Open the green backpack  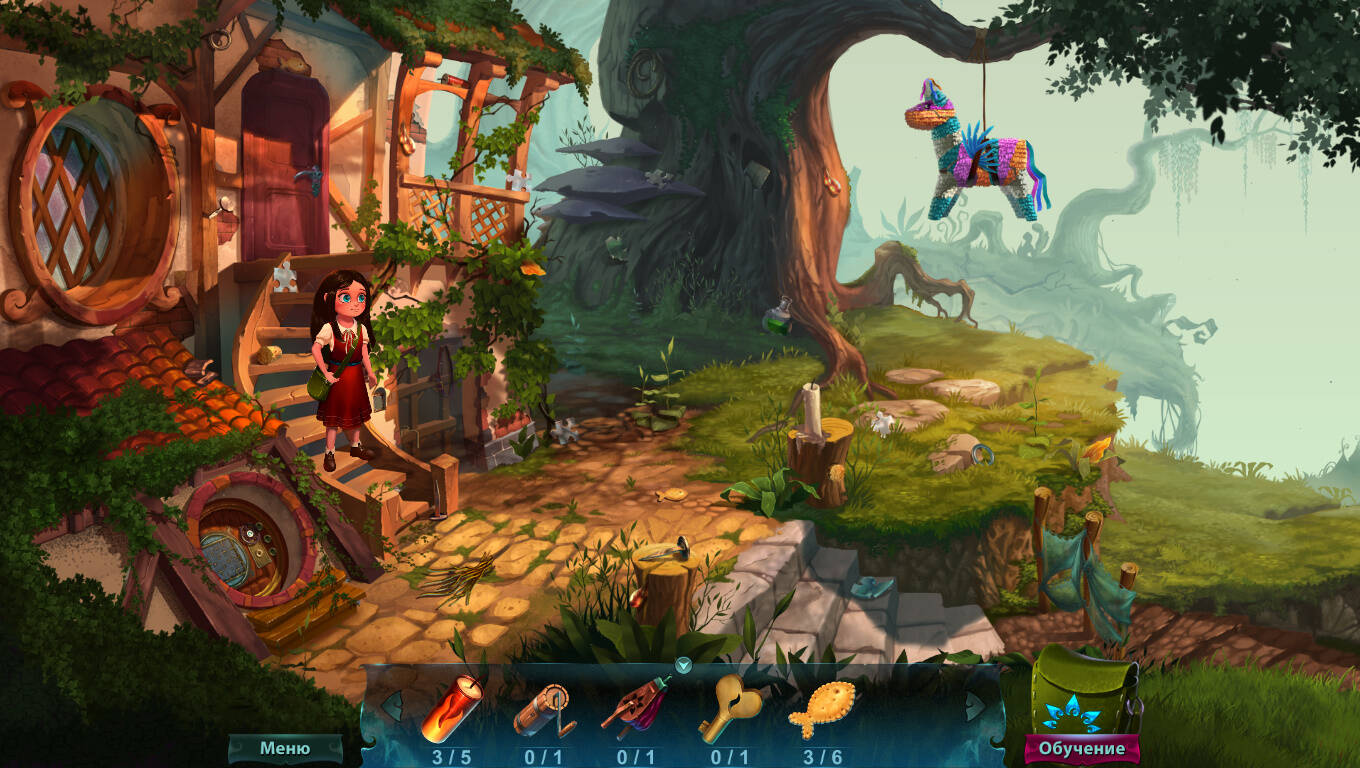pyautogui.click(x=1083, y=688)
